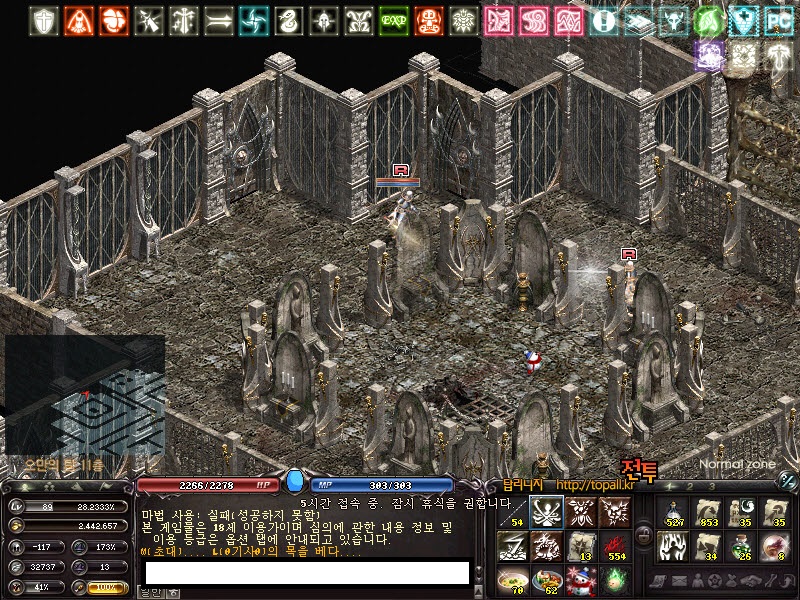Select the shield buff icon

[x=44, y=20]
